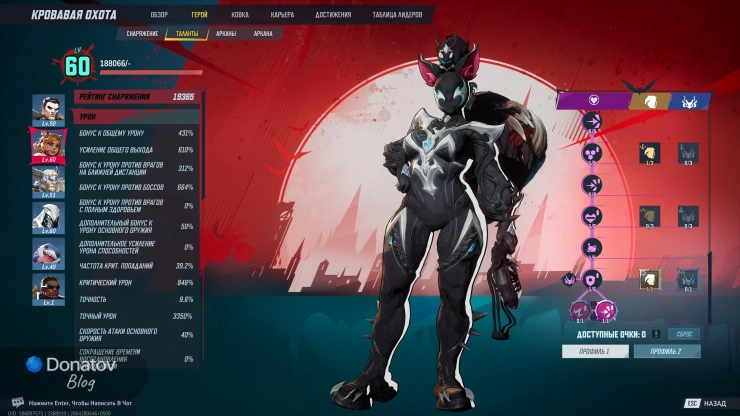
Task: Switch to Профиль 2 talent profile
Action: pyautogui.click(x=667, y=351)
